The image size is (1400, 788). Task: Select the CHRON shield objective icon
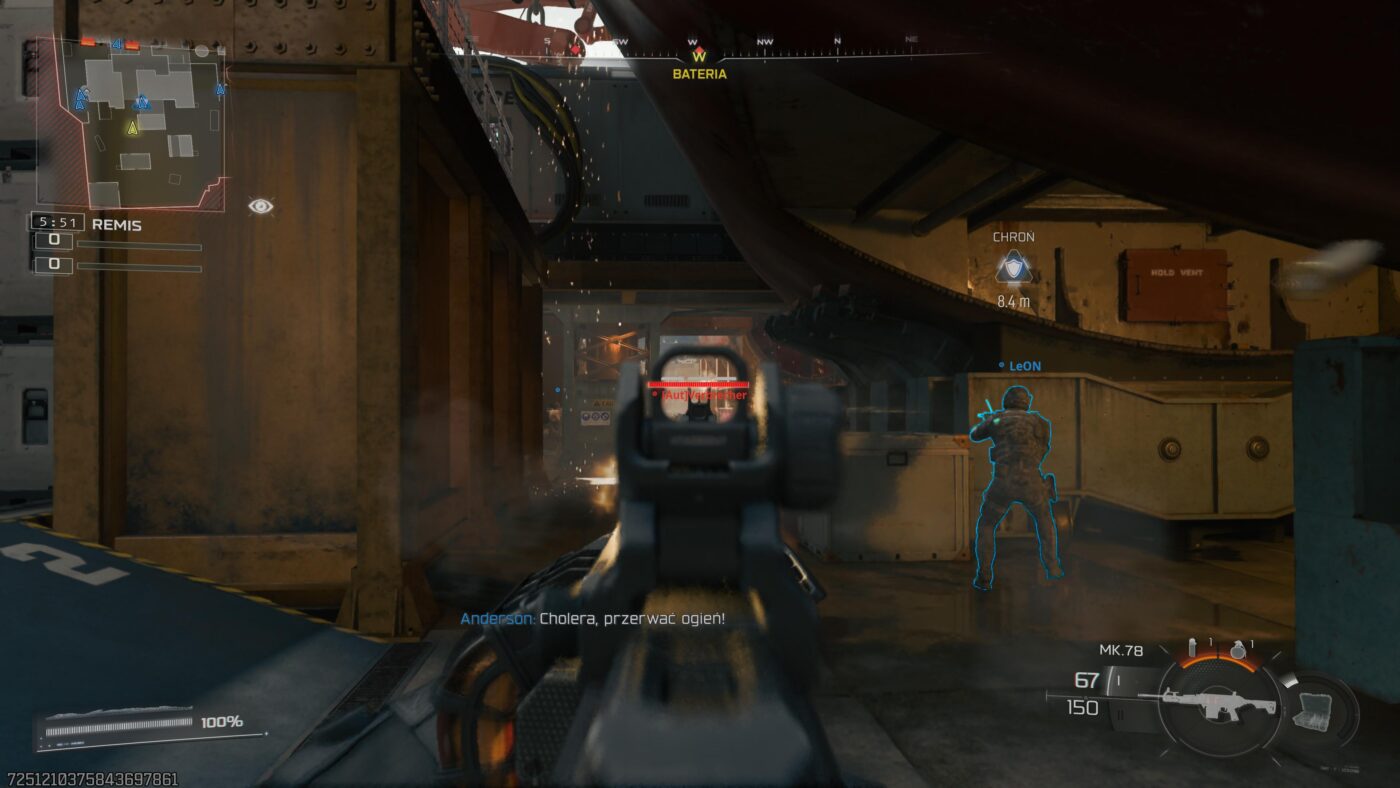point(1012,270)
